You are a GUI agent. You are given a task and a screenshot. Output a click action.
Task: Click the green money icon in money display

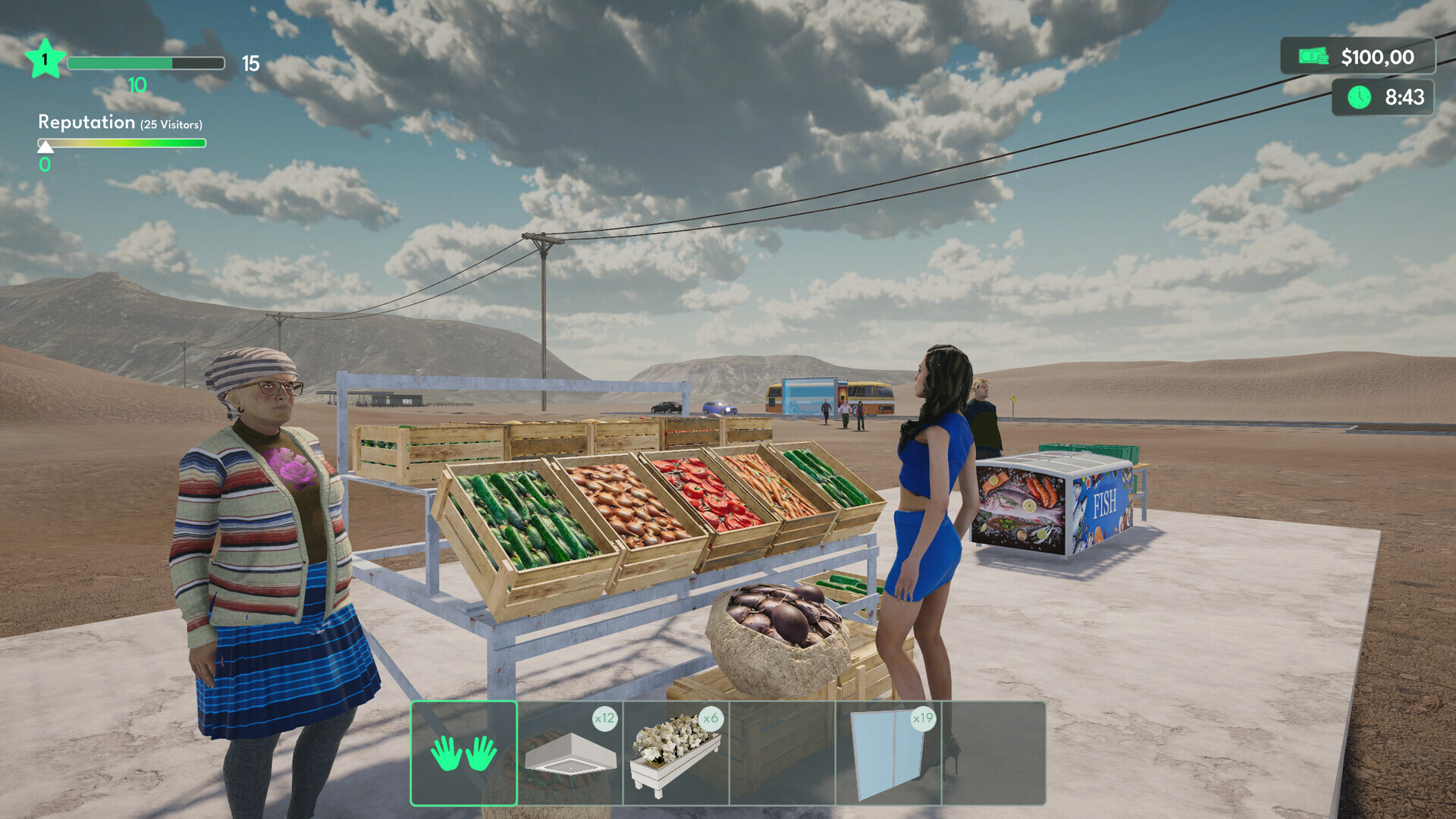tap(1313, 56)
